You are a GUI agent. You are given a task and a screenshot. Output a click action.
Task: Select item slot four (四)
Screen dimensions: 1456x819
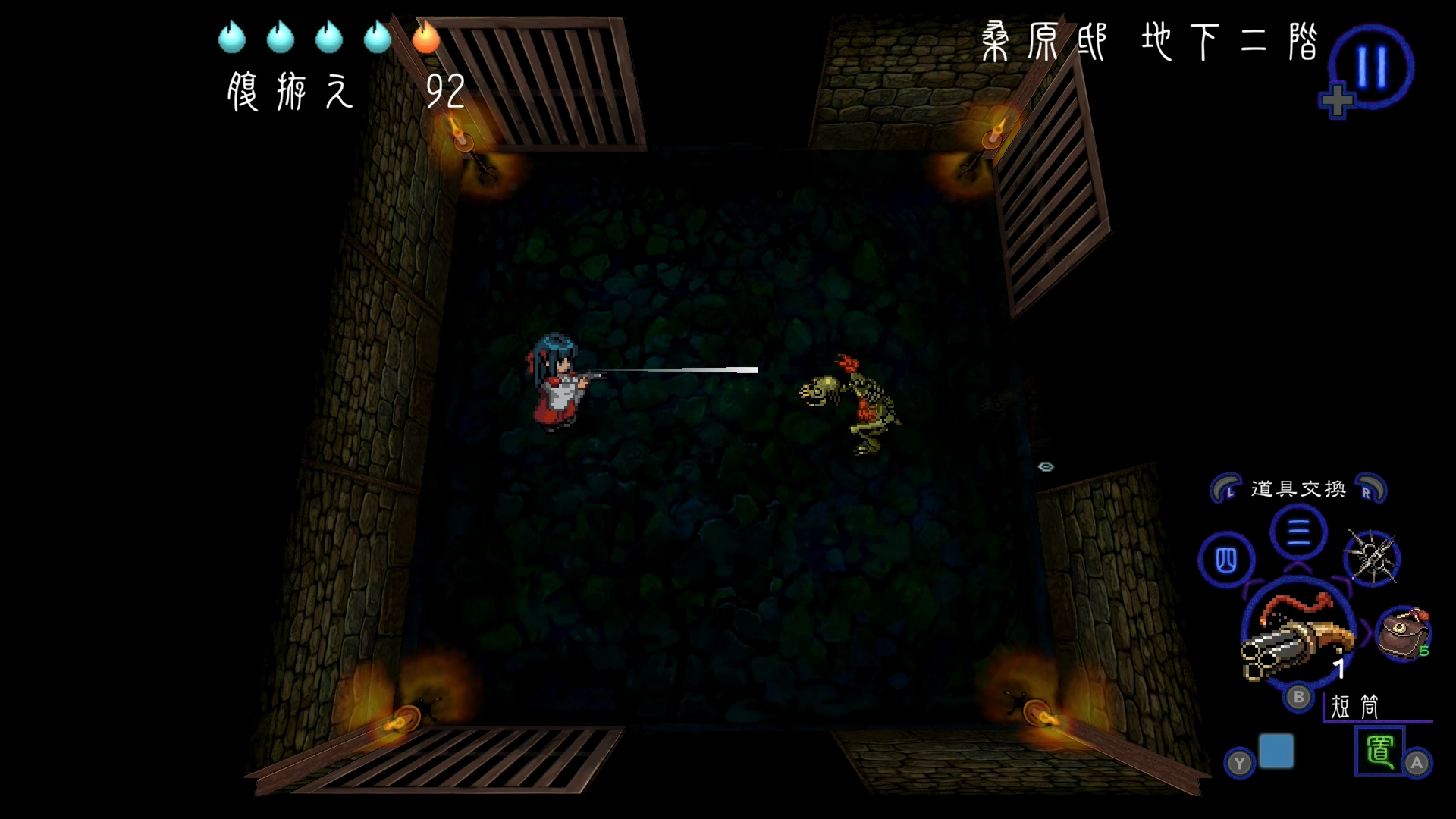click(x=1226, y=560)
